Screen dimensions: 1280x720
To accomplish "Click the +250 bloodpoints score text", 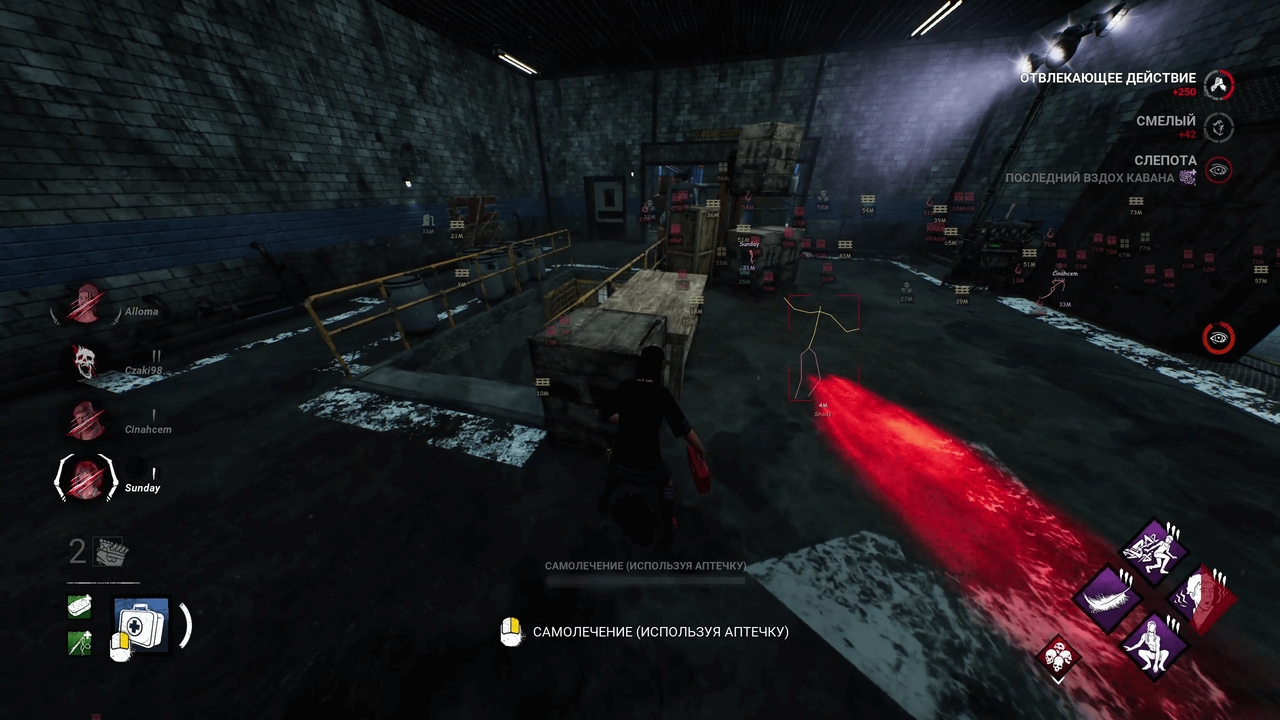I will point(1183,93).
